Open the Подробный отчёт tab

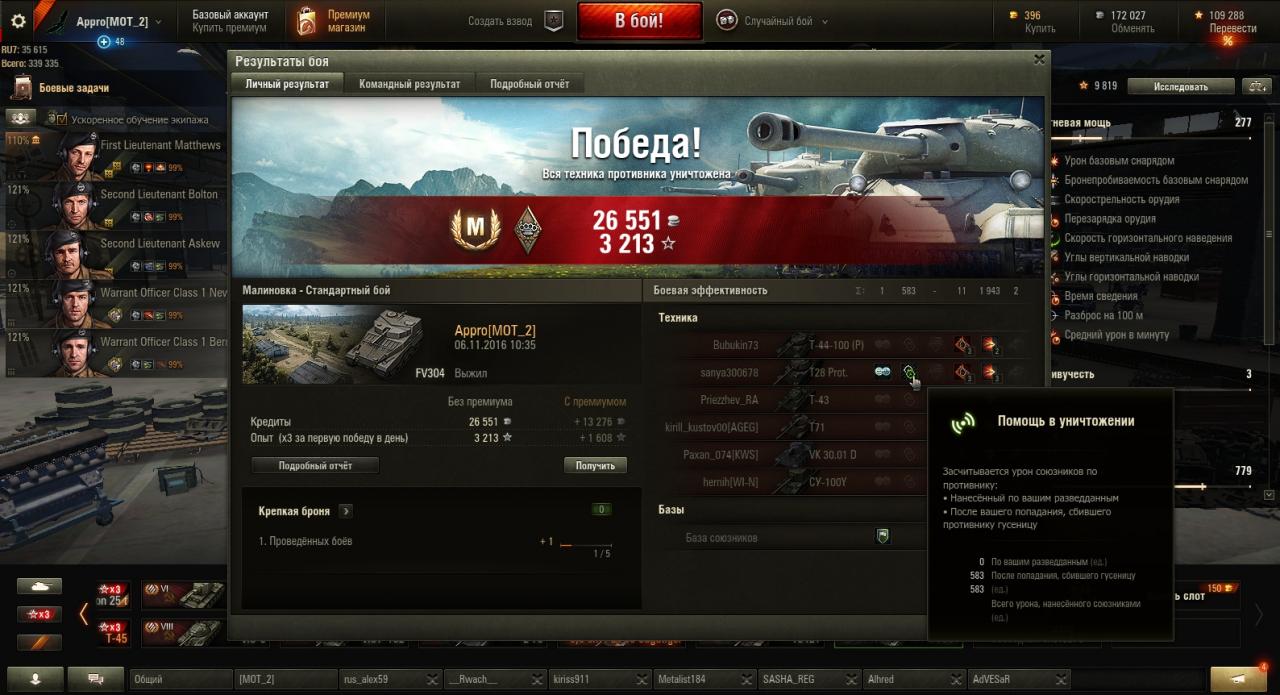click(529, 84)
